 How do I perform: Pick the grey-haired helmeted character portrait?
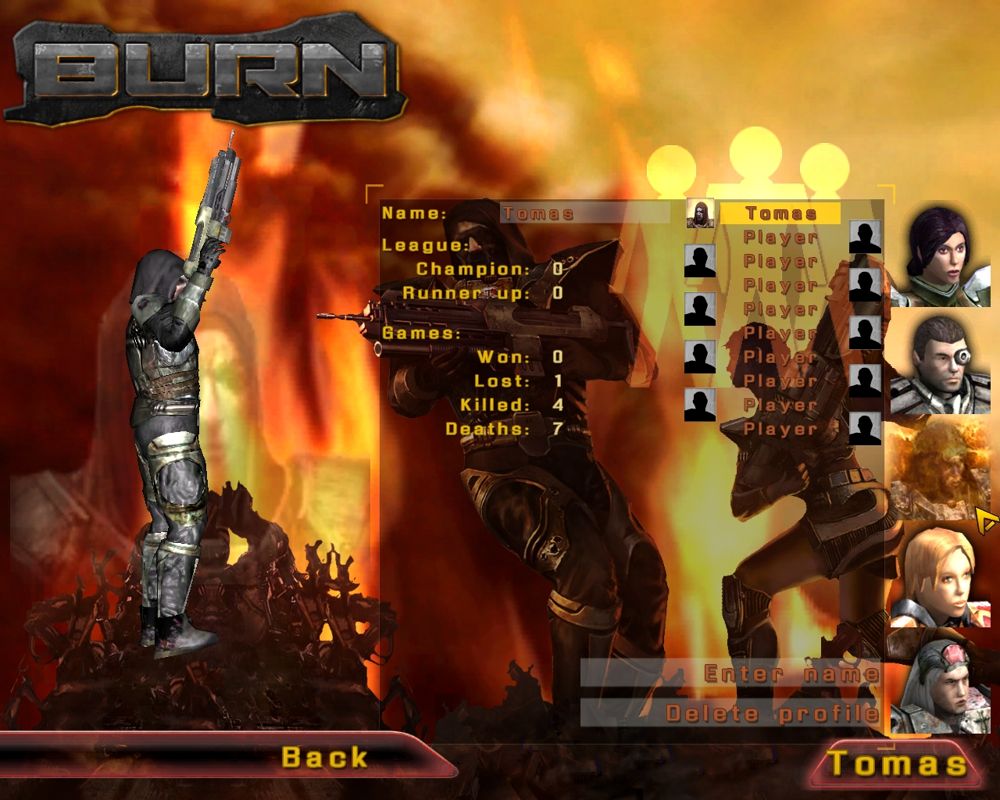(x=945, y=684)
